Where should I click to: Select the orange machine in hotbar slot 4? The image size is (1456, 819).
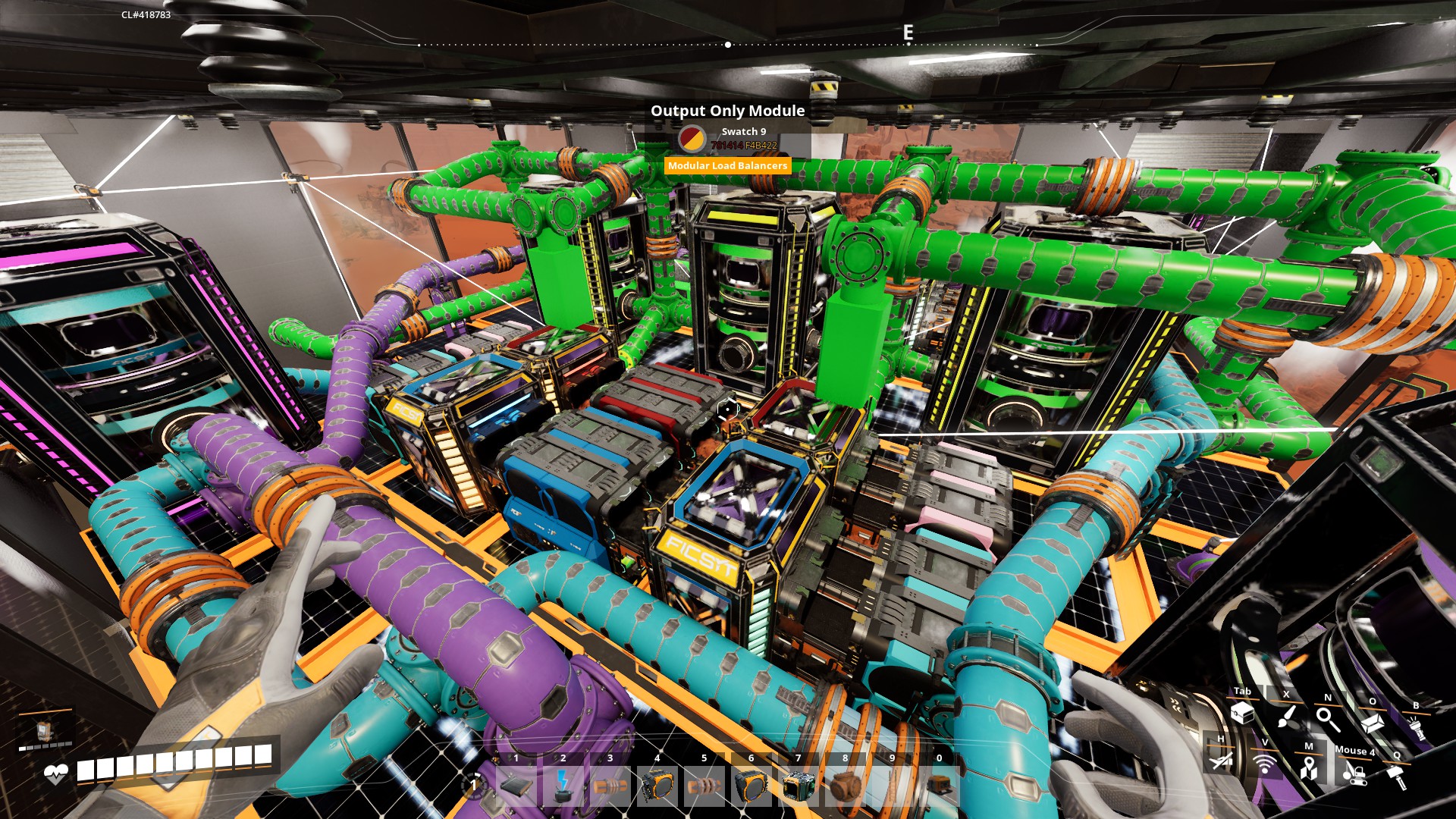click(x=657, y=786)
